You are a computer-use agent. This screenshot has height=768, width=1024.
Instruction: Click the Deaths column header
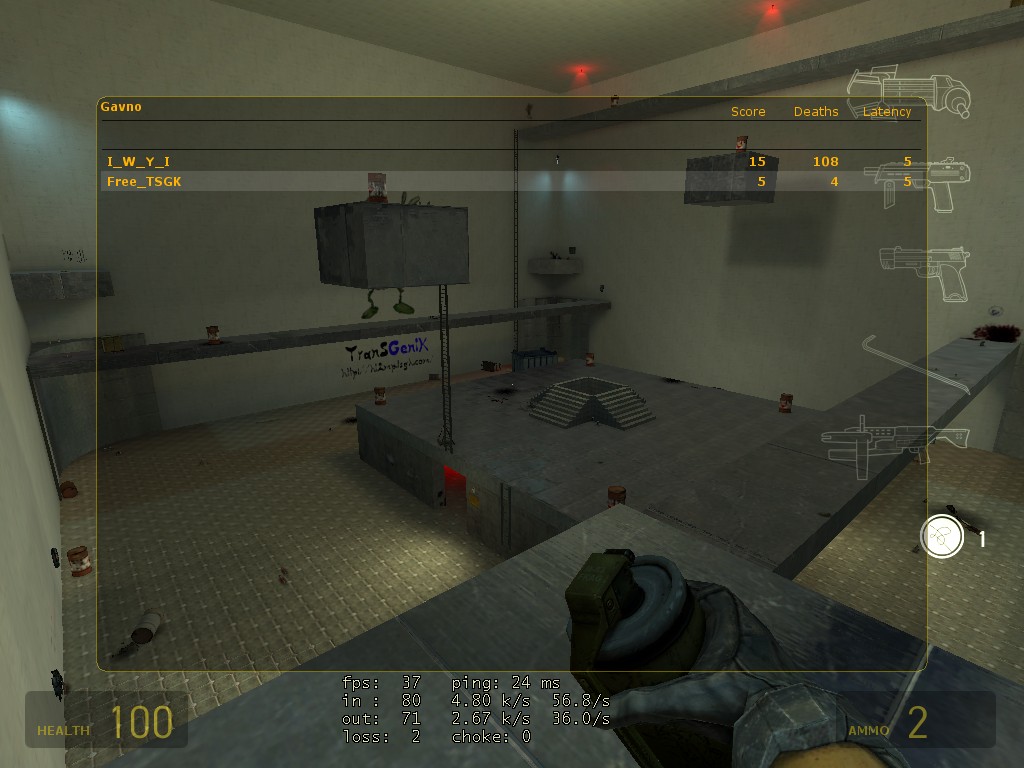point(816,112)
